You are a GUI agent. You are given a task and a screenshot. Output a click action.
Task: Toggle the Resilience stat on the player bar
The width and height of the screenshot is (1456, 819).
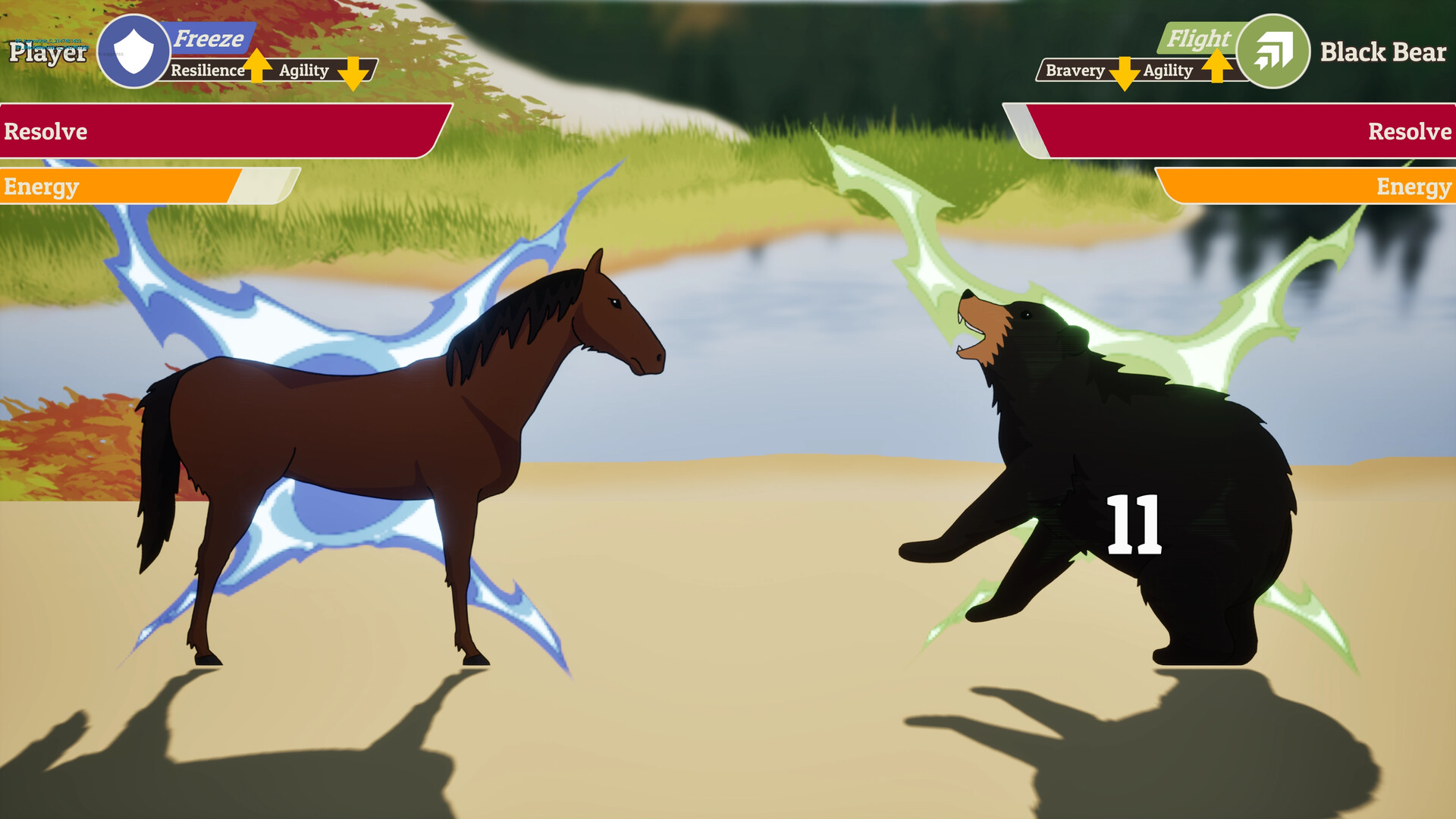207,71
